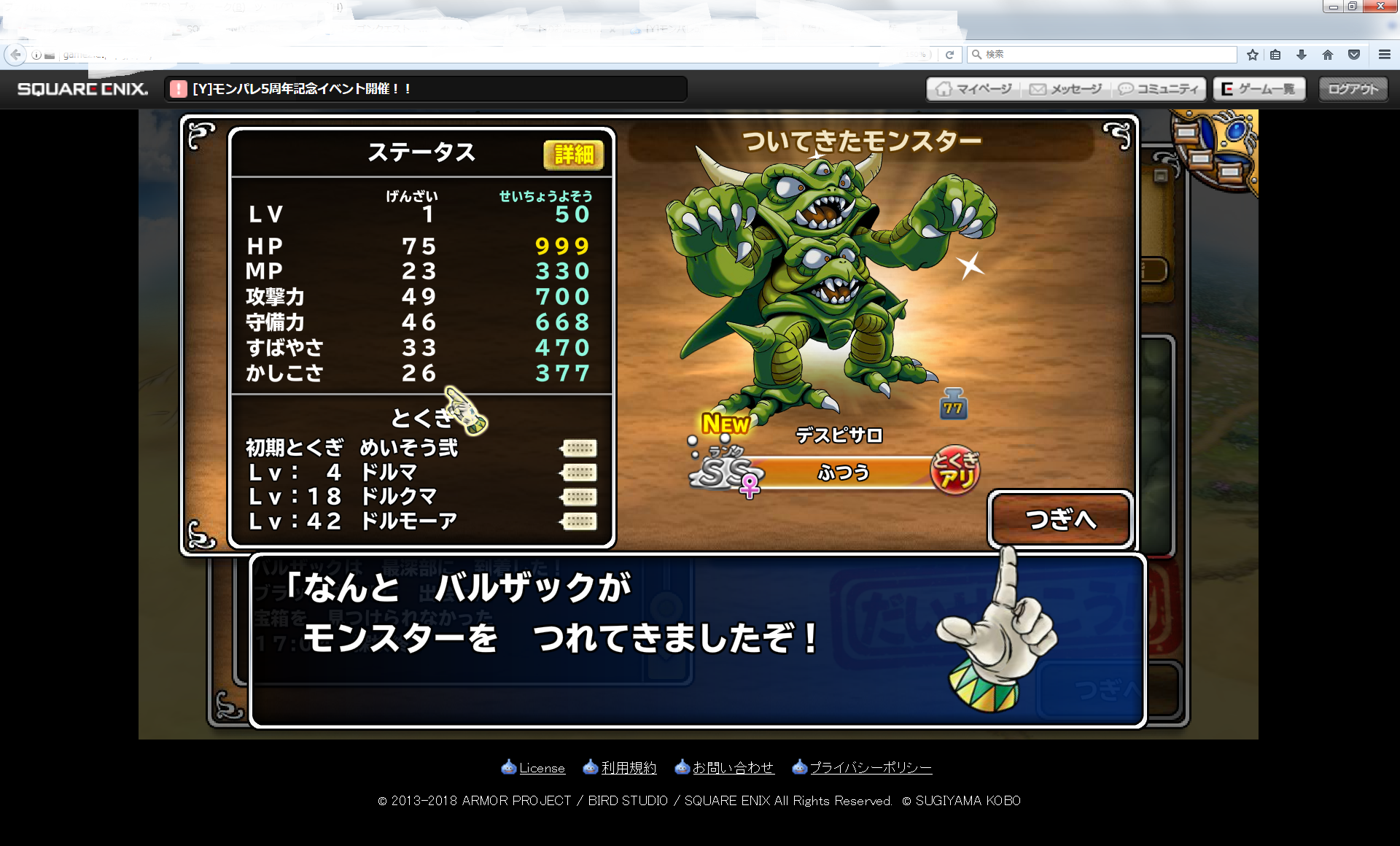View the ドルクマ skill description

pos(579,497)
